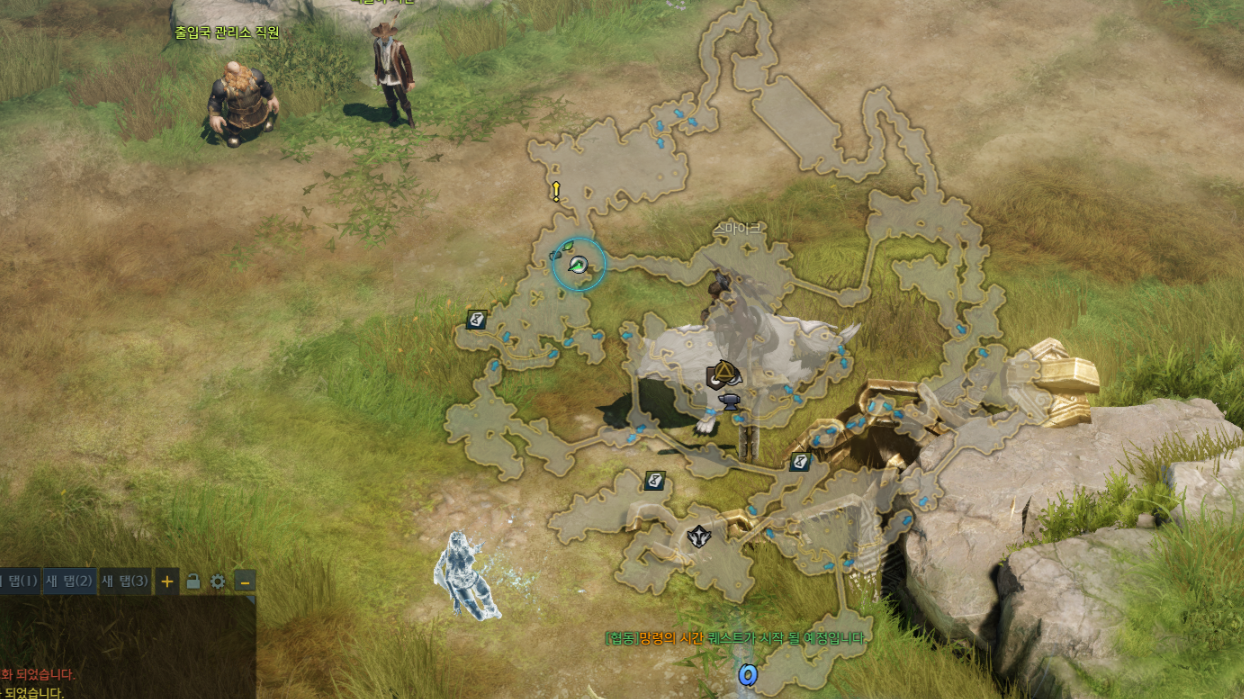
Task: Toggle the chat window padlock icon
Action: tap(193, 581)
